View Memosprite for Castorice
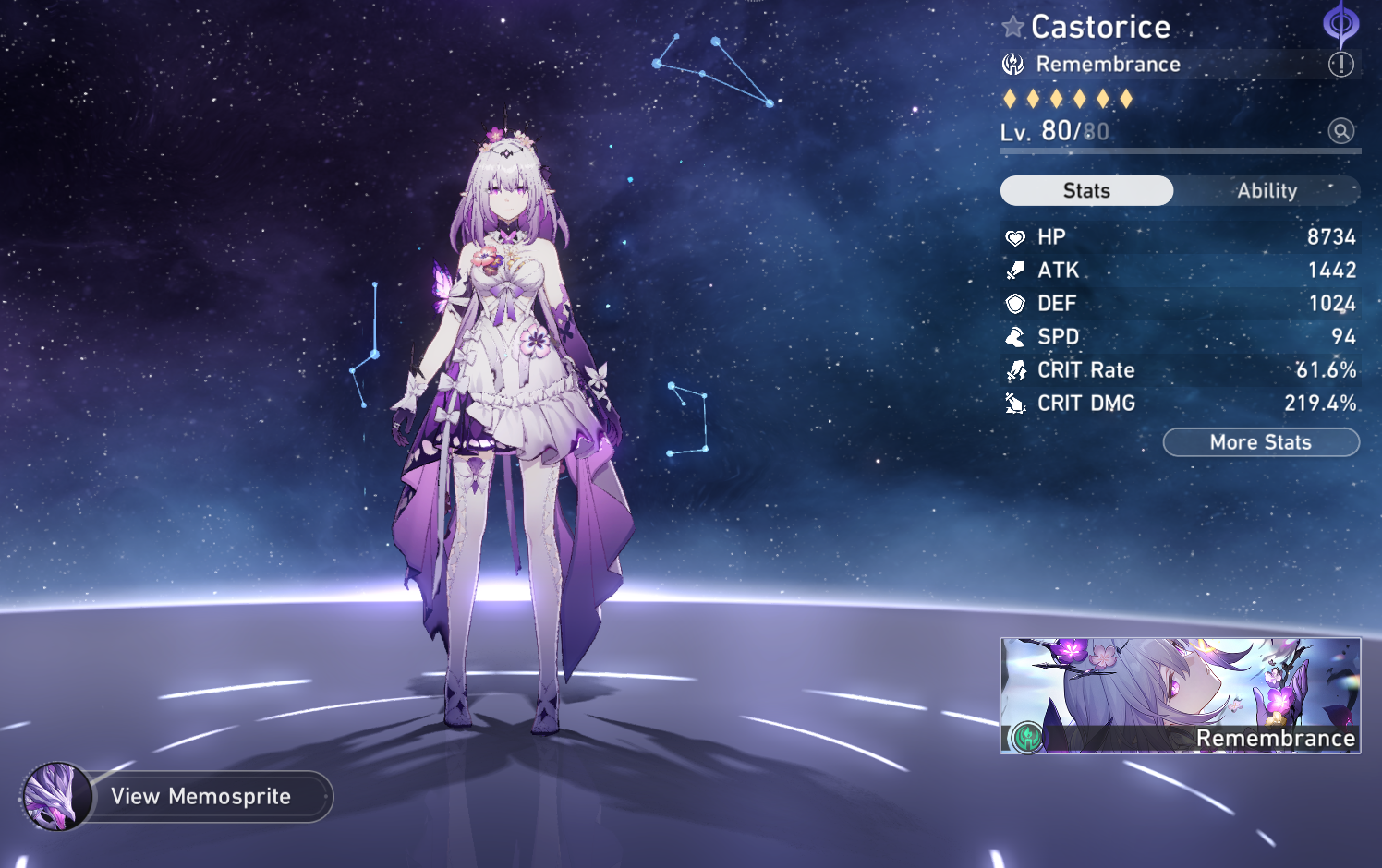Image resolution: width=1382 pixels, height=868 pixels. (201, 796)
